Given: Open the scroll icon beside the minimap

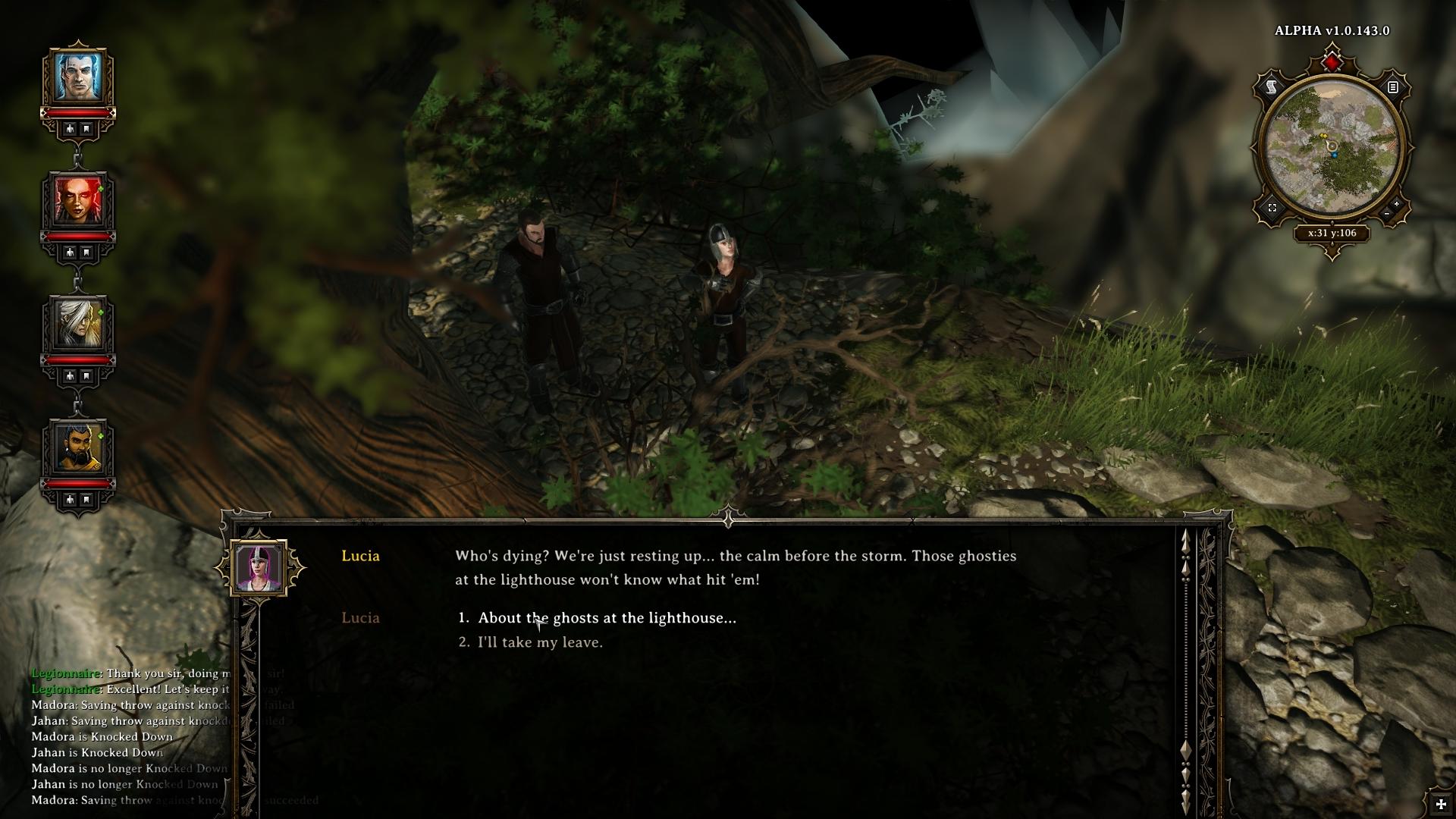Looking at the screenshot, I should 1272,87.
